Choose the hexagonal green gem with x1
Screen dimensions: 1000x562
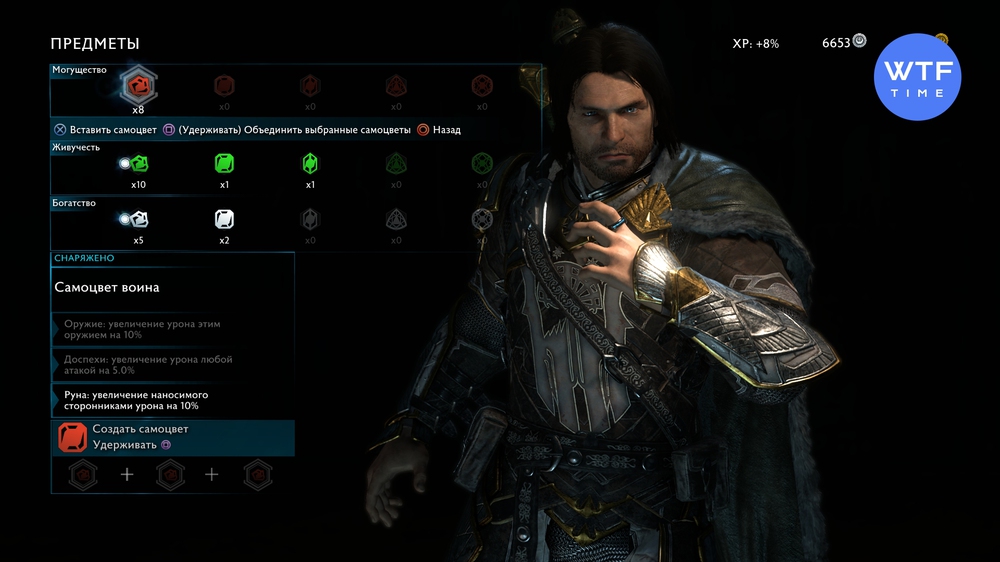pyautogui.click(x=310, y=163)
